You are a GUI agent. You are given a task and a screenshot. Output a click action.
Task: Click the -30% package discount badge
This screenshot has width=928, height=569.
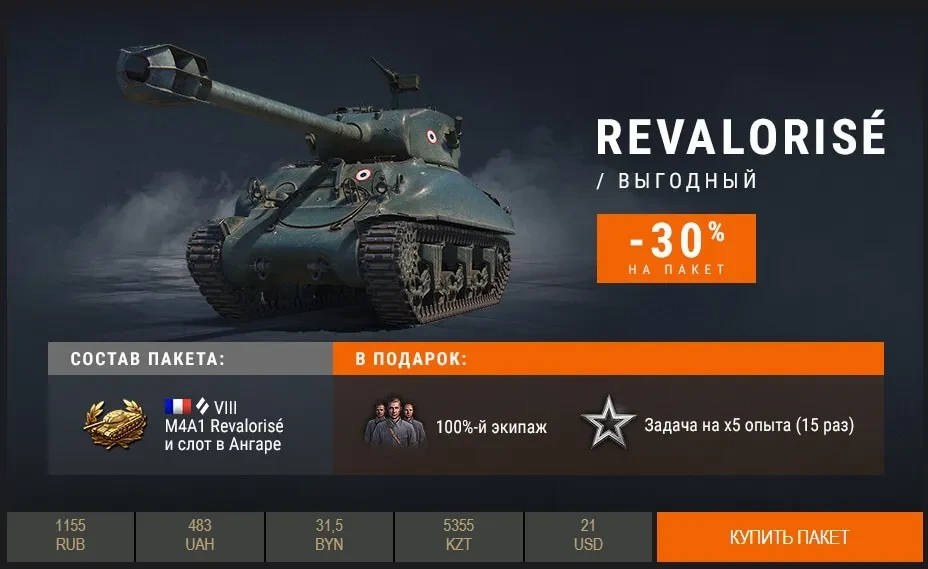pos(676,248)
